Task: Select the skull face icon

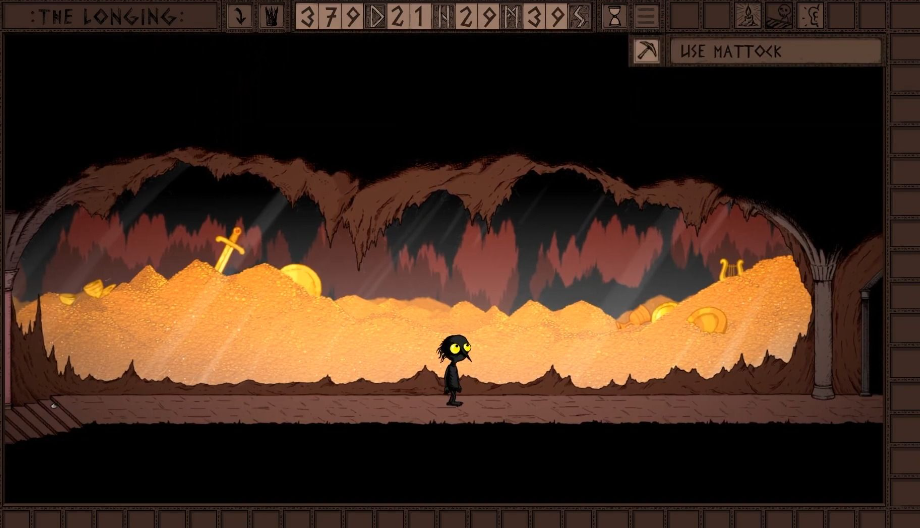Action: pos(779,16)
